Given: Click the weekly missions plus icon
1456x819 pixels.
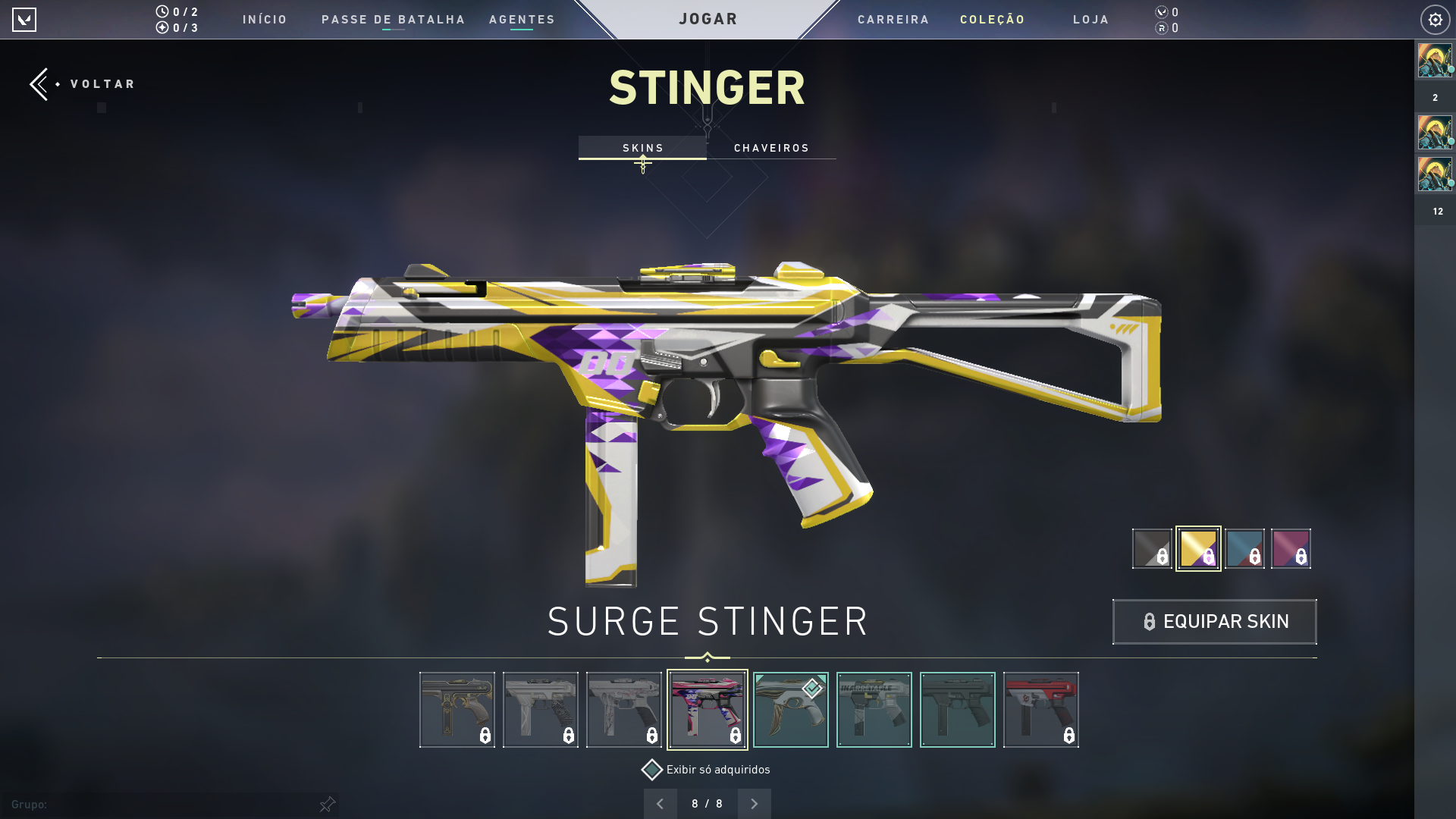Looking at the screenshot, I should point(162,28).
